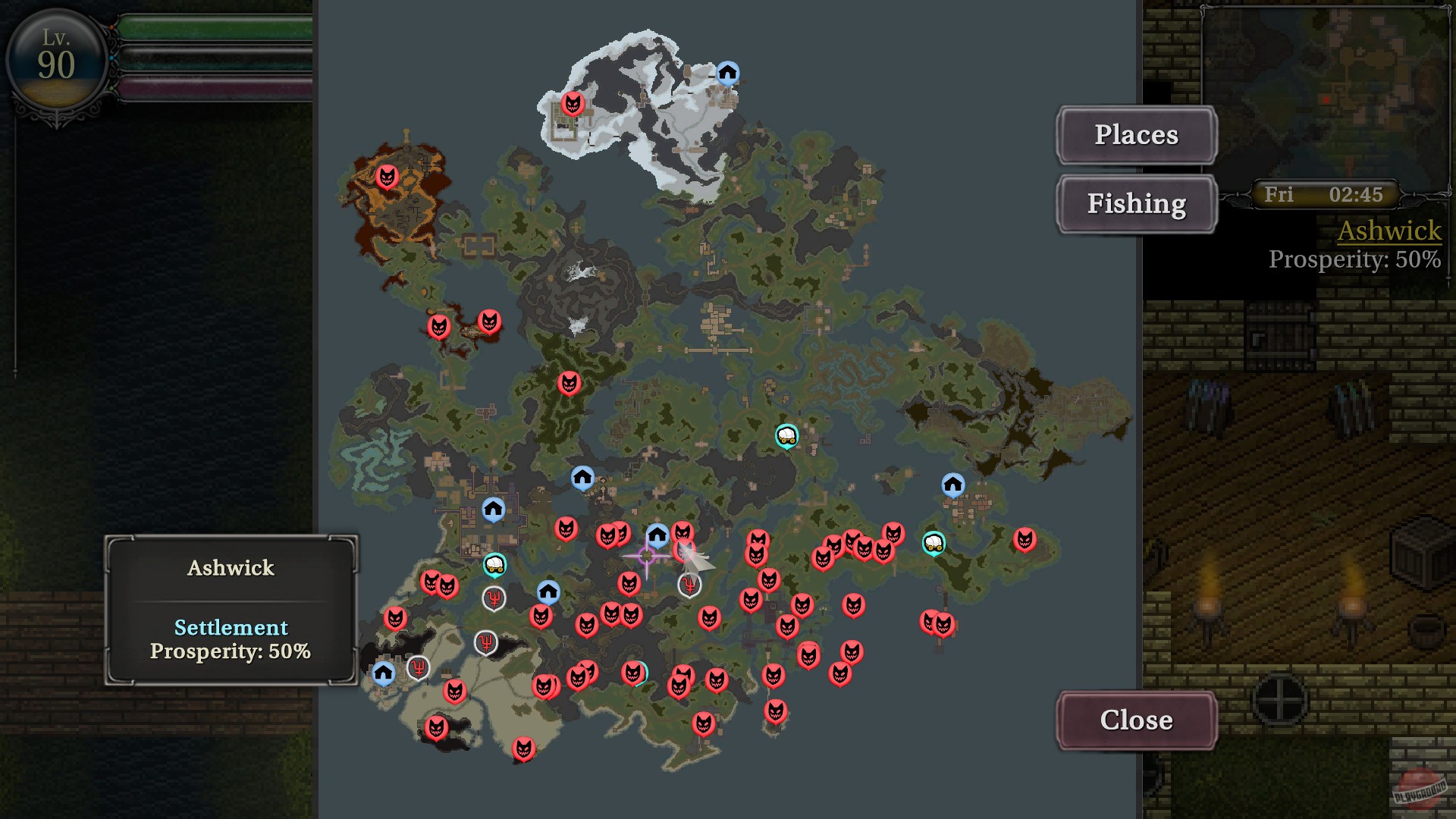Select the caravan wagon marker above the Ashwick panel
The height and width of the screenshot is (819, 1456).
click(x=495, y=563)
